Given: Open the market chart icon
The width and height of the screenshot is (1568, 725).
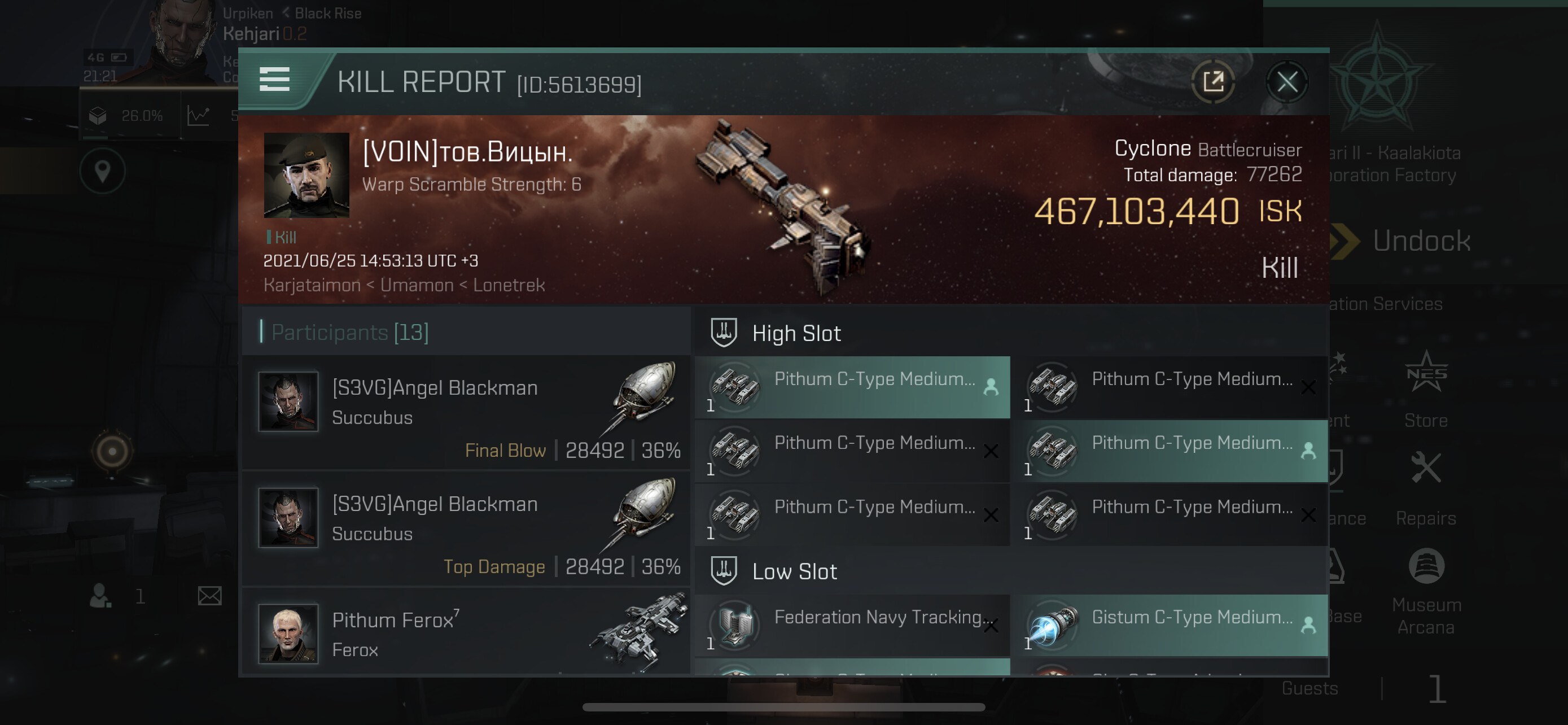Looking at the screenshot, I should 199,116.
